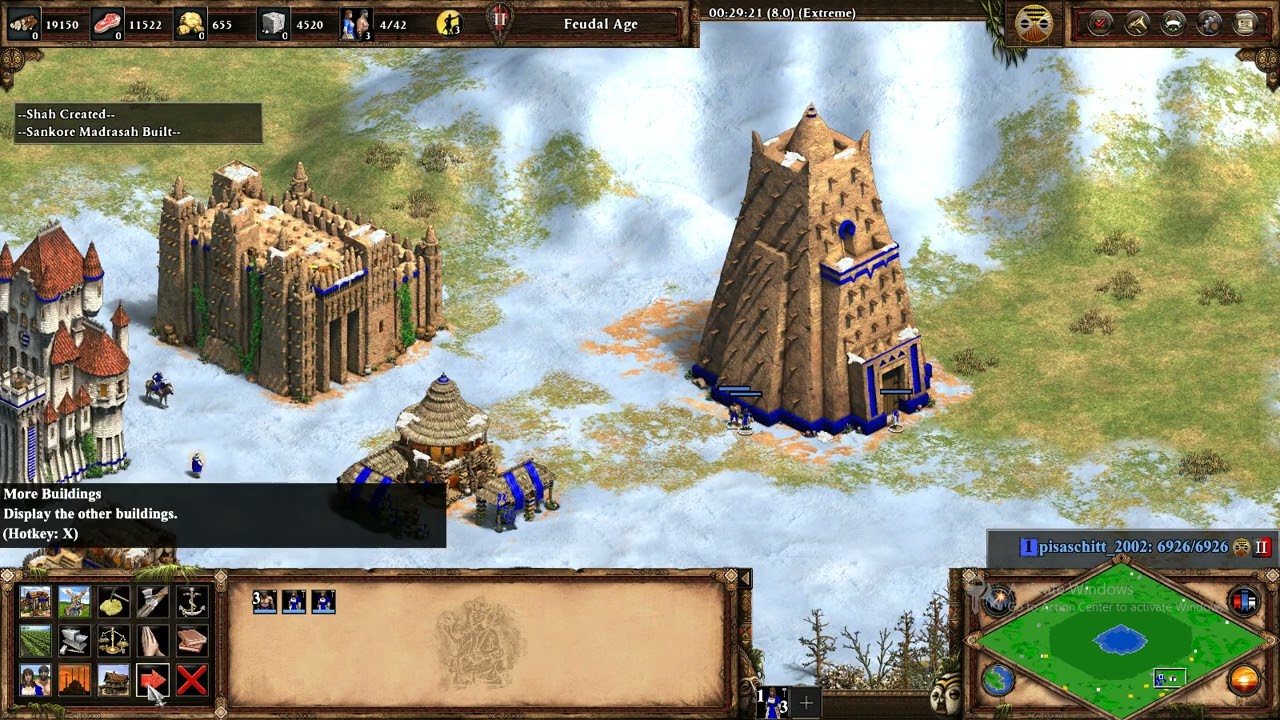Choose the Town Center villagers icon
This screenshot has width=1280, height=720.
coord(35,680)
